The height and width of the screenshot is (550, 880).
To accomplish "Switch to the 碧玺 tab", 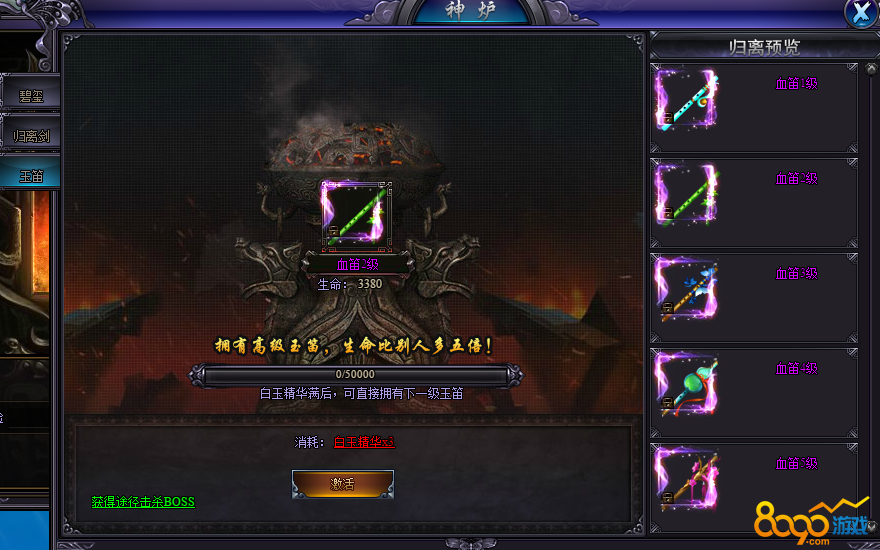I will point(32,96).
